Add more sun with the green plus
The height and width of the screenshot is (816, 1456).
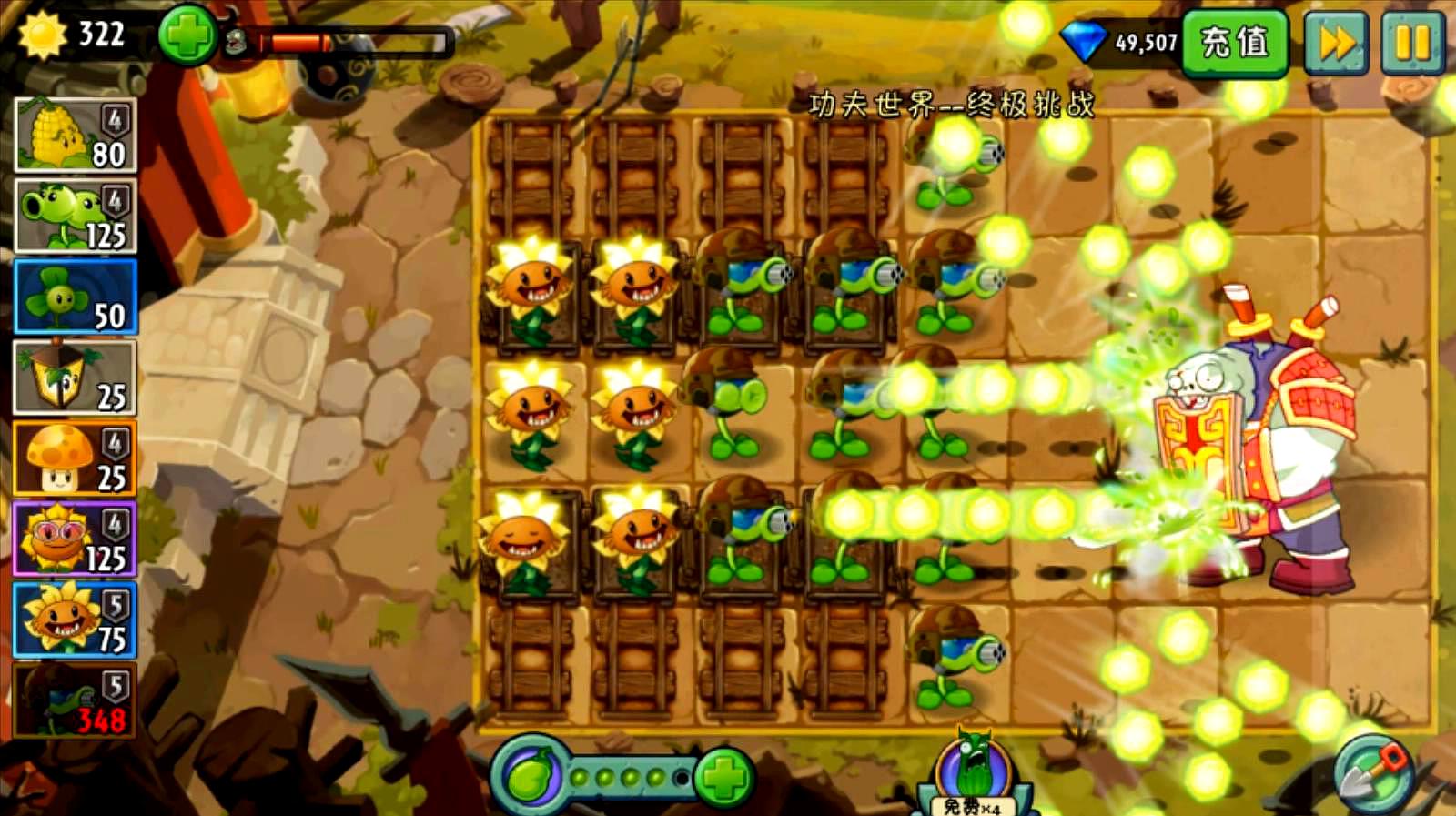coord(187,36)
